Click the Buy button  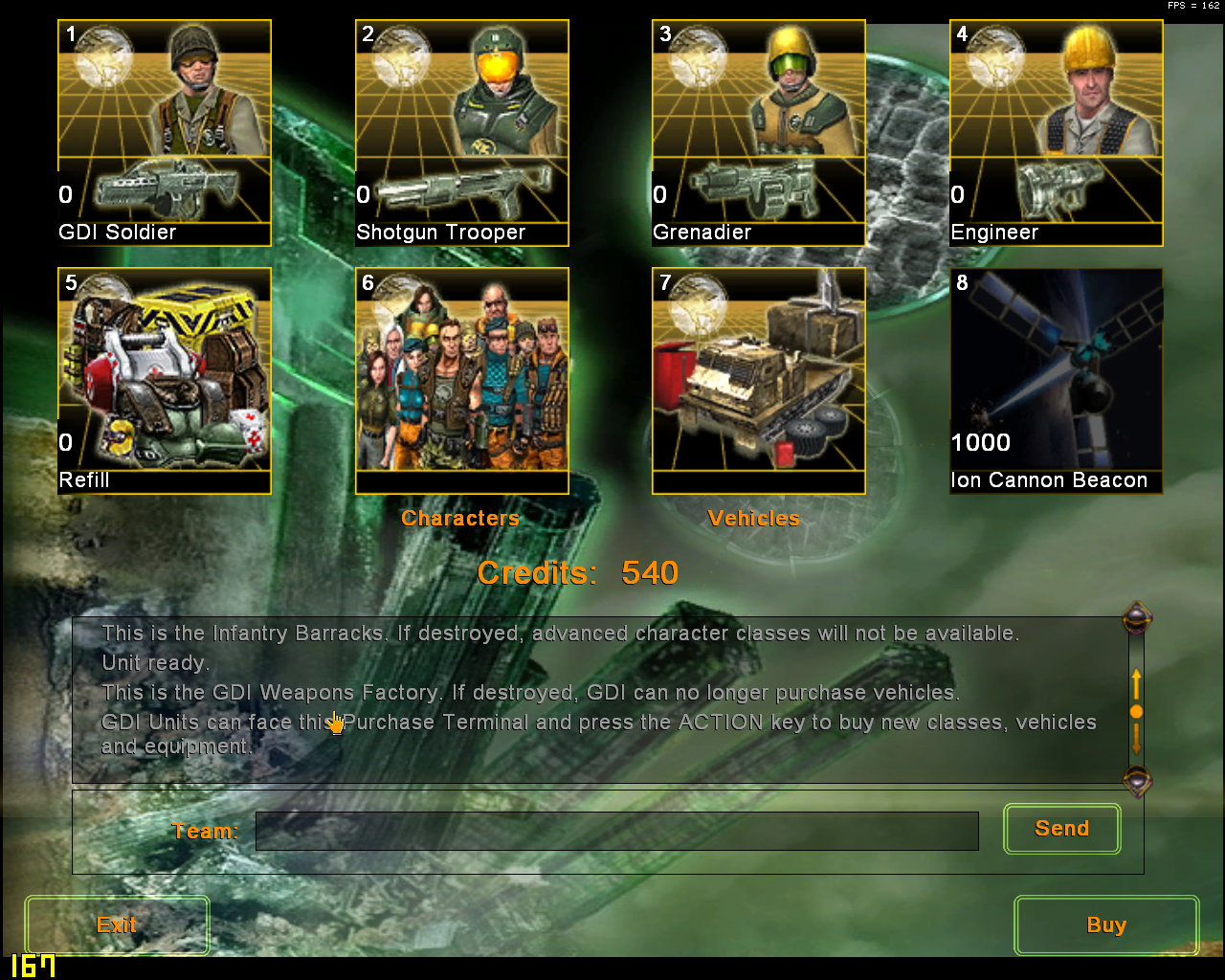(1105, 924)
